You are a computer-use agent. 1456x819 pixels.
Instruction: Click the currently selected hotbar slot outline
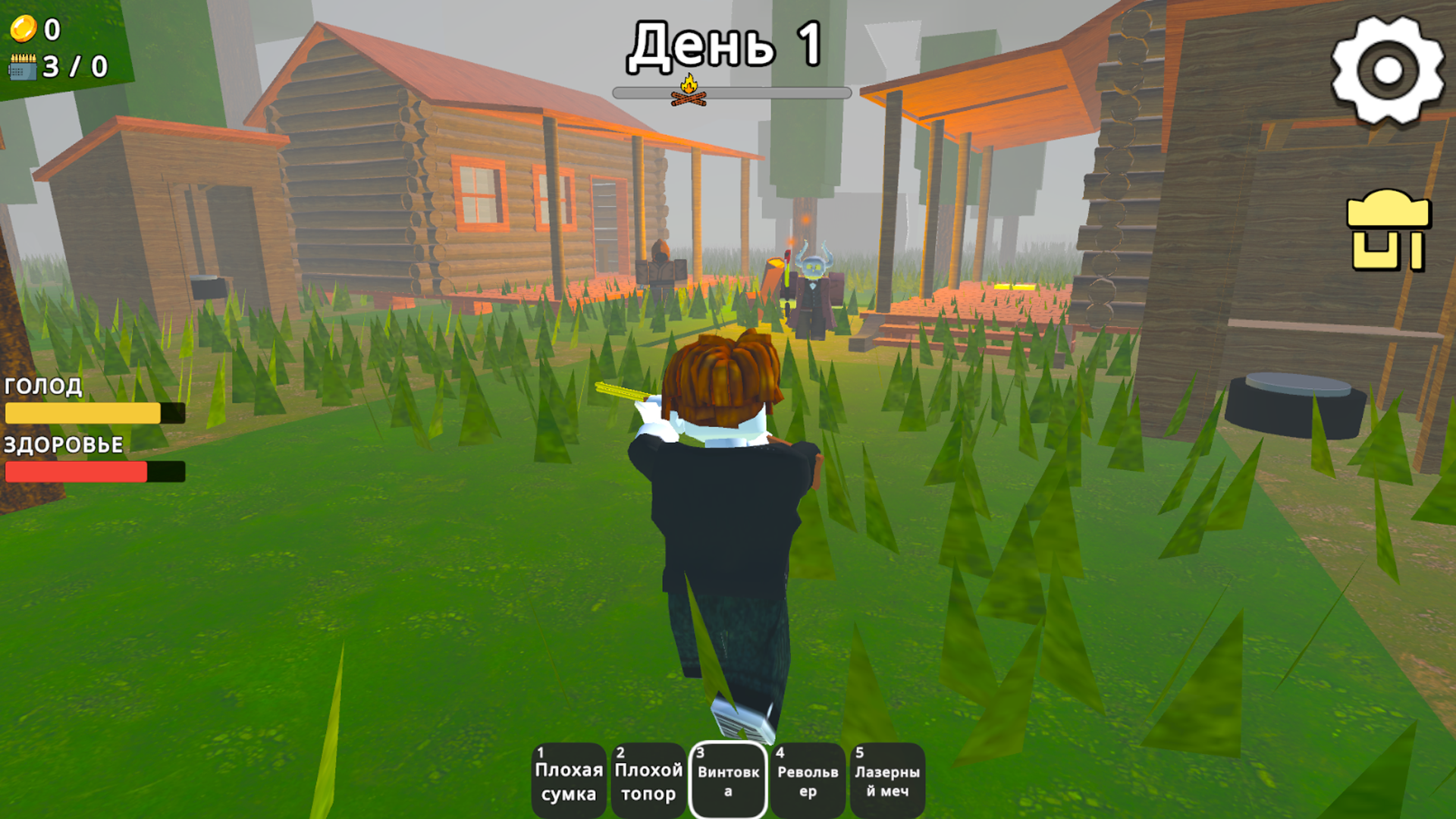click(727, 780)
